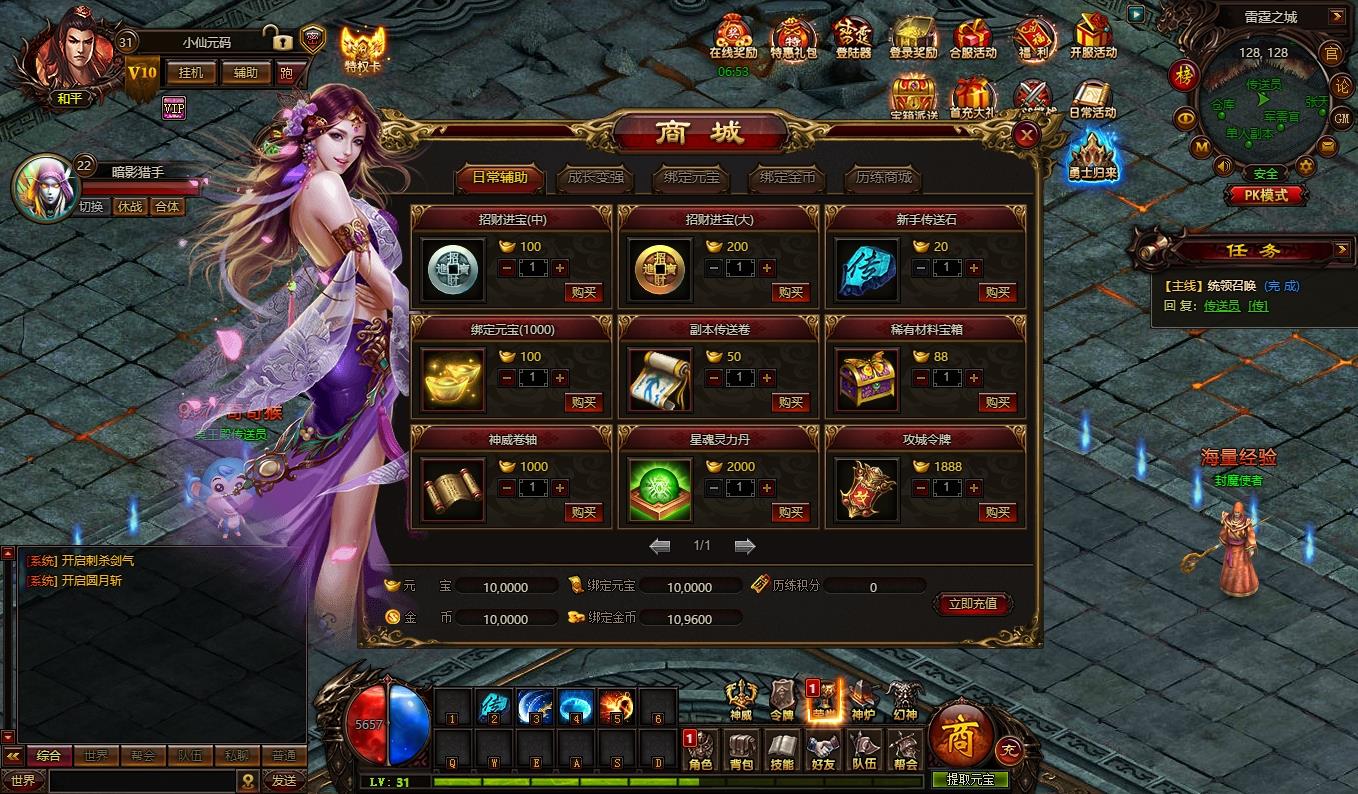The height and width of the screenshot is (794, 1358).
Task: Click the PK模式 mode button
Action: tap(1265, 196)
